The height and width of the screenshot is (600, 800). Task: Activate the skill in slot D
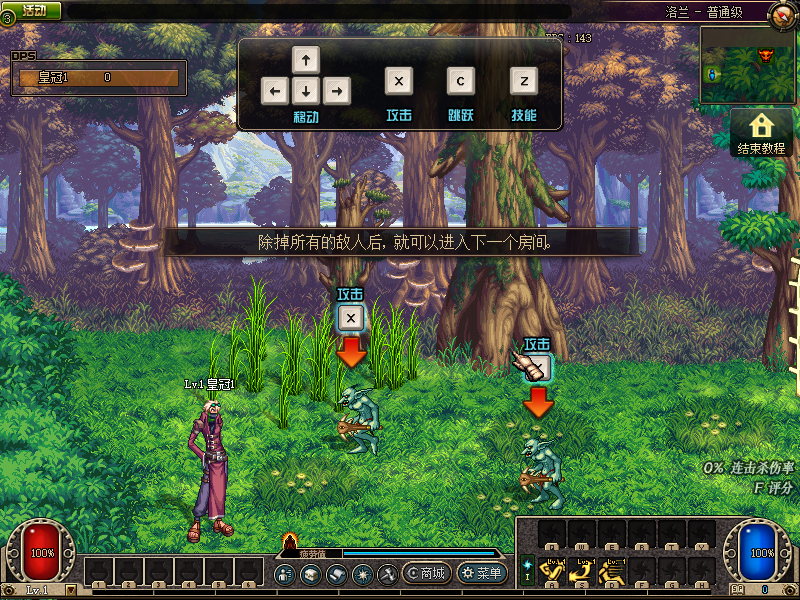click(x=613, y=571)
